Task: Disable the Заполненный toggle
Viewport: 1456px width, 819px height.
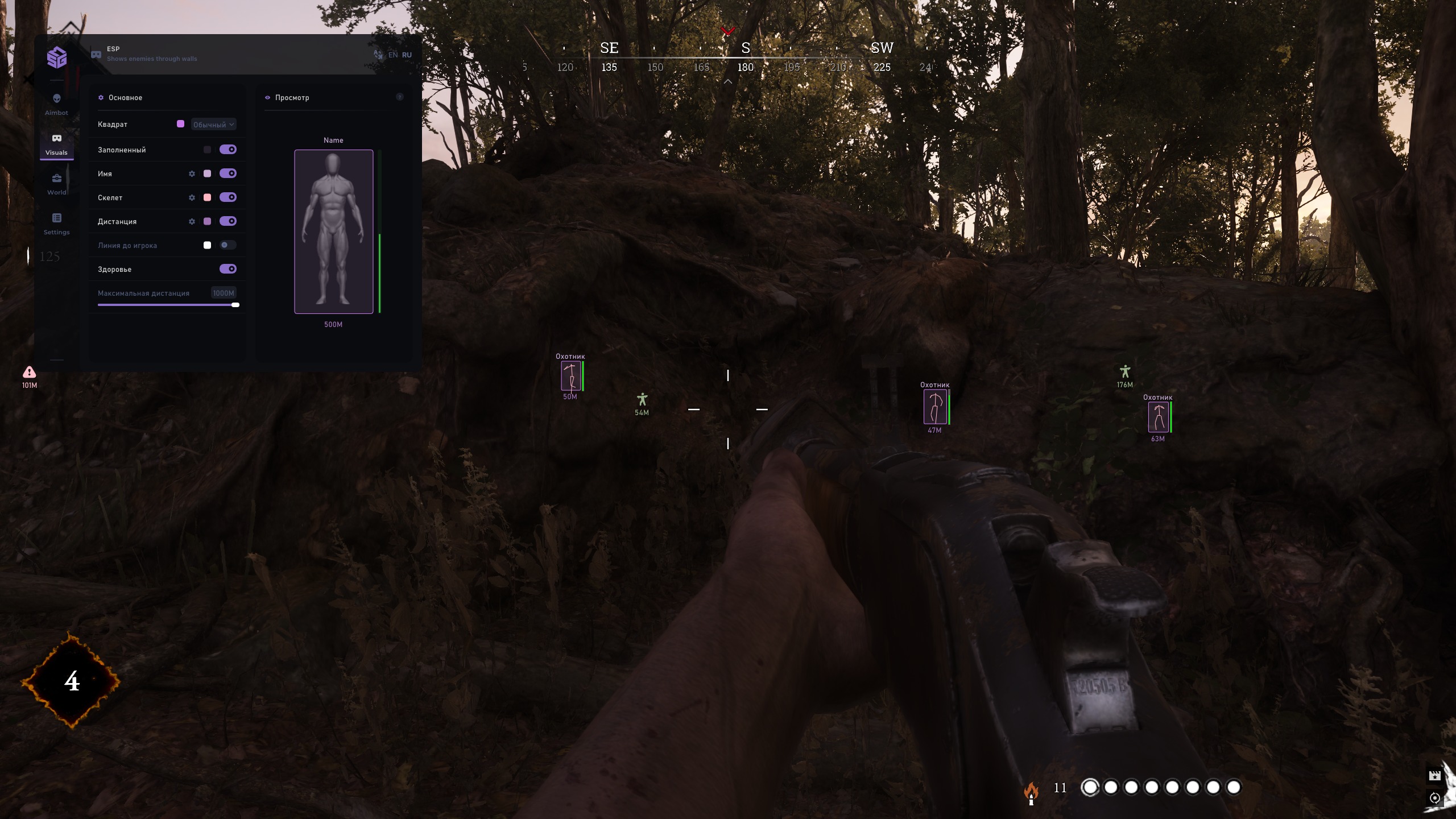Action: pyautogui.click(x=229, y=149)
